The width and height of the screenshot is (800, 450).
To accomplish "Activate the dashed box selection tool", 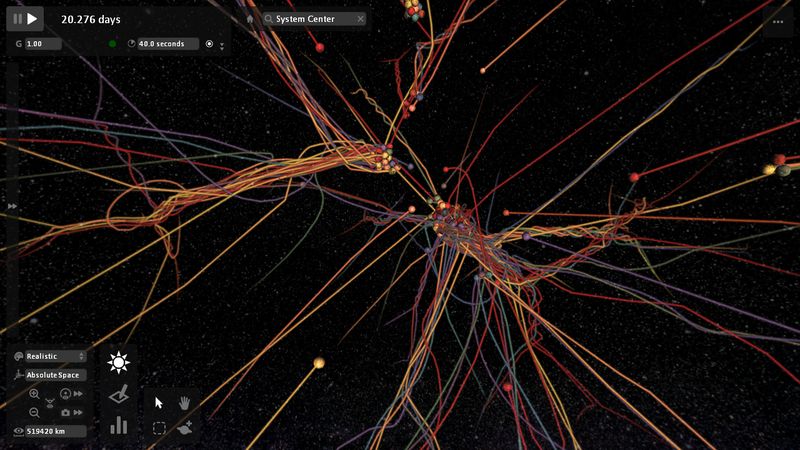I will (x=159, y=428).
